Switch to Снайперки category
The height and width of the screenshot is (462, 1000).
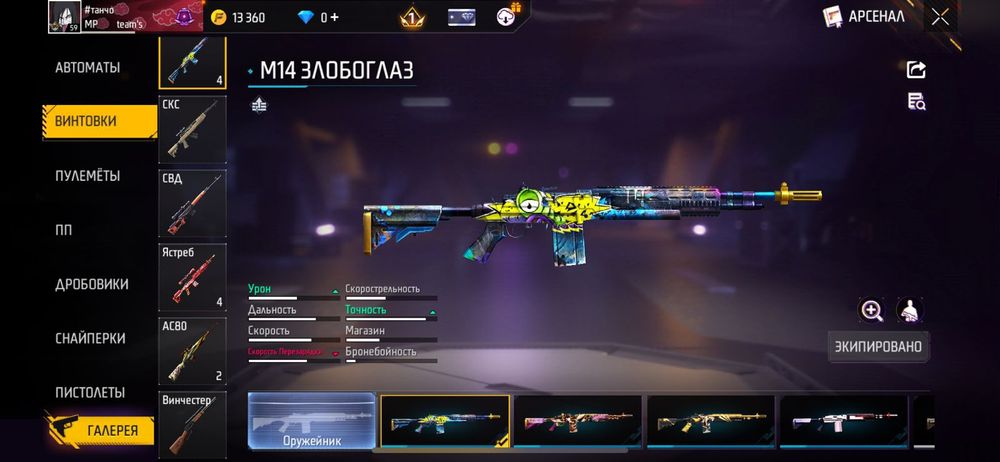90,338
